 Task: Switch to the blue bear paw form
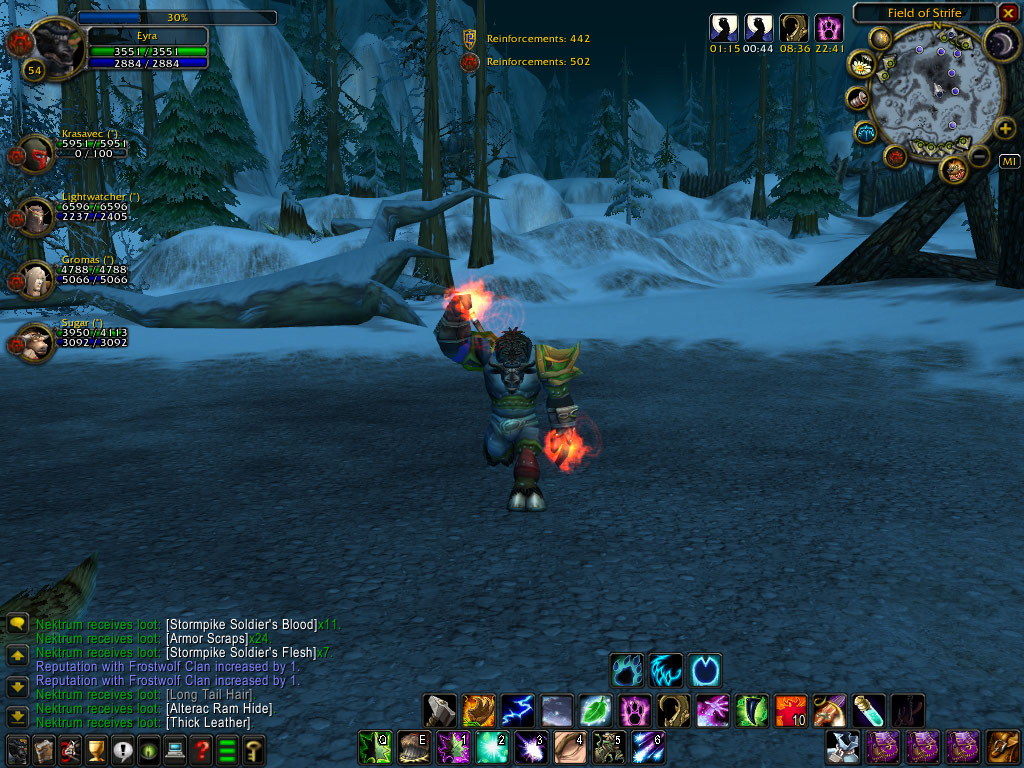[627, 669]
